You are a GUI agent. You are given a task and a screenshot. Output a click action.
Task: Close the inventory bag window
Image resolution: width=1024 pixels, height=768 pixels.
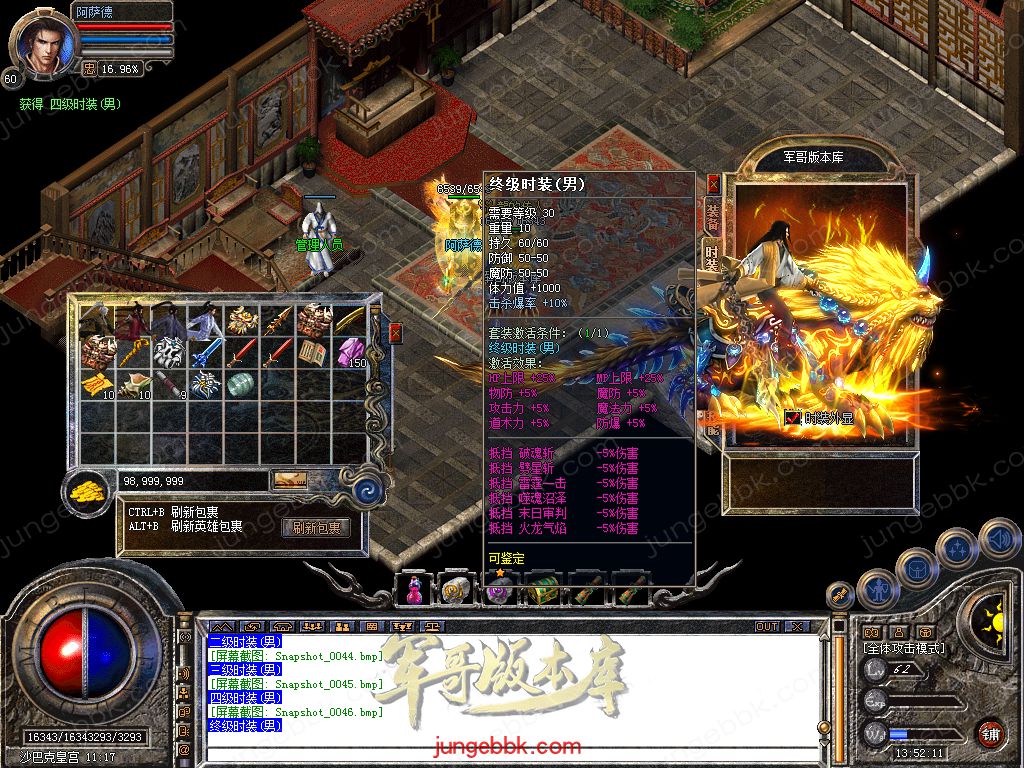pos(395,333)
